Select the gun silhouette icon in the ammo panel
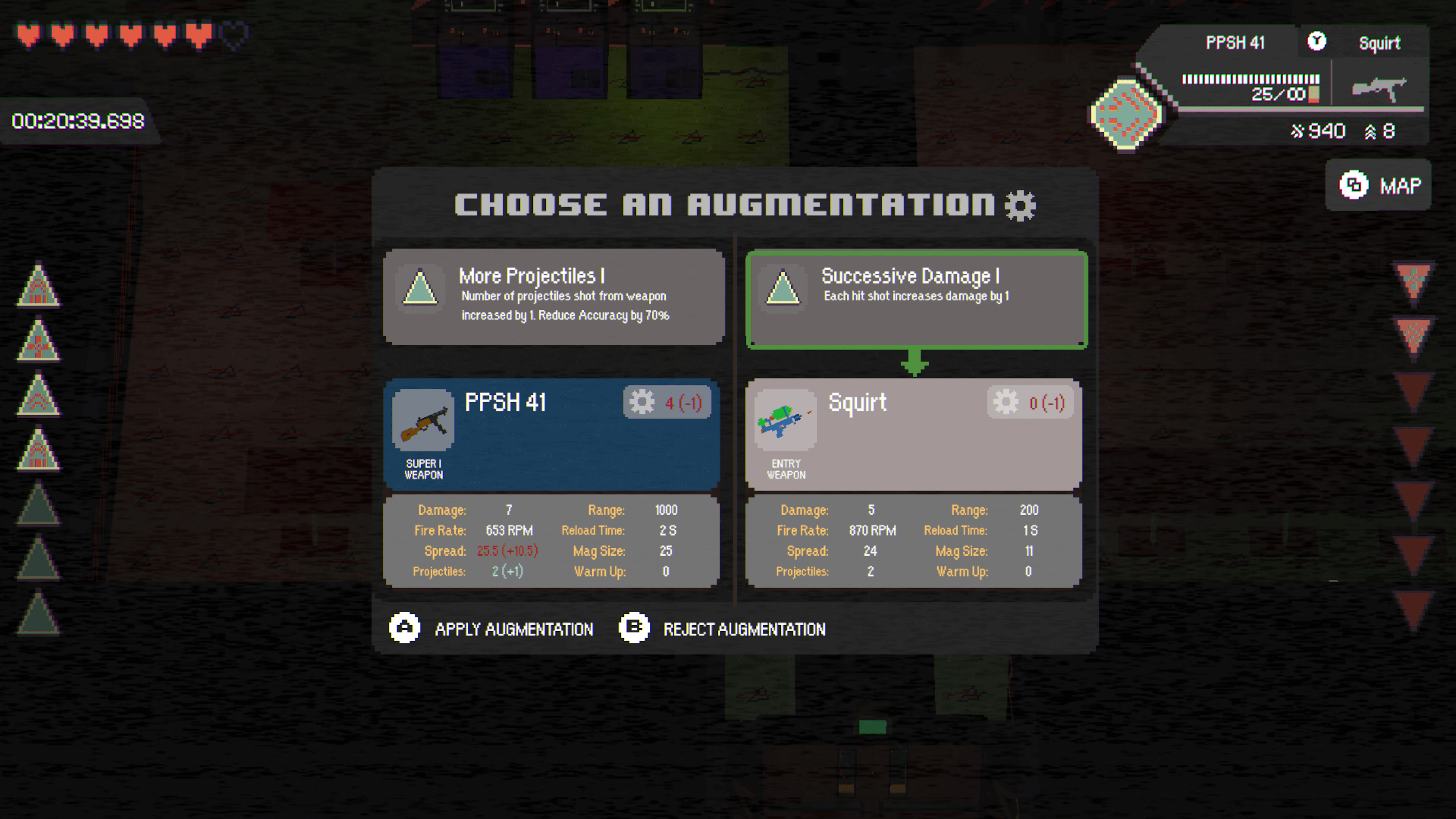 tap(1379, 88)
